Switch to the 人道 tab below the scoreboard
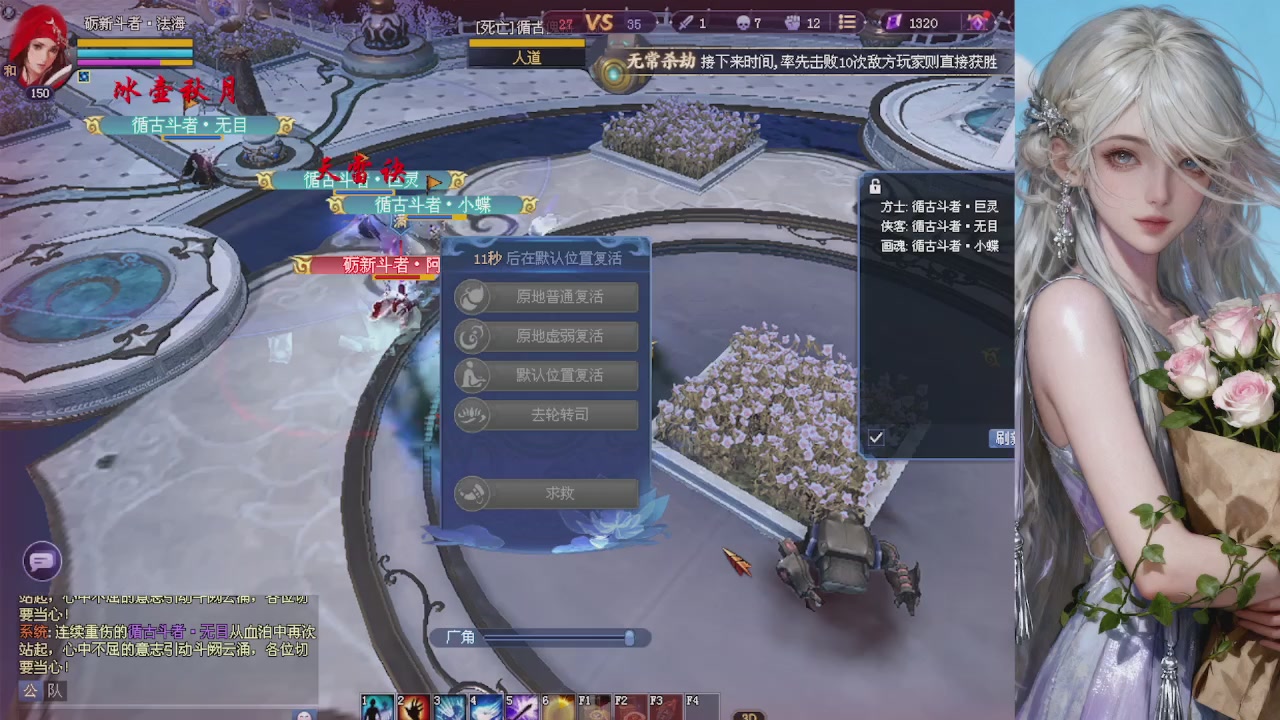Screen dimensions: 1280x720 (x=525, y=58)
